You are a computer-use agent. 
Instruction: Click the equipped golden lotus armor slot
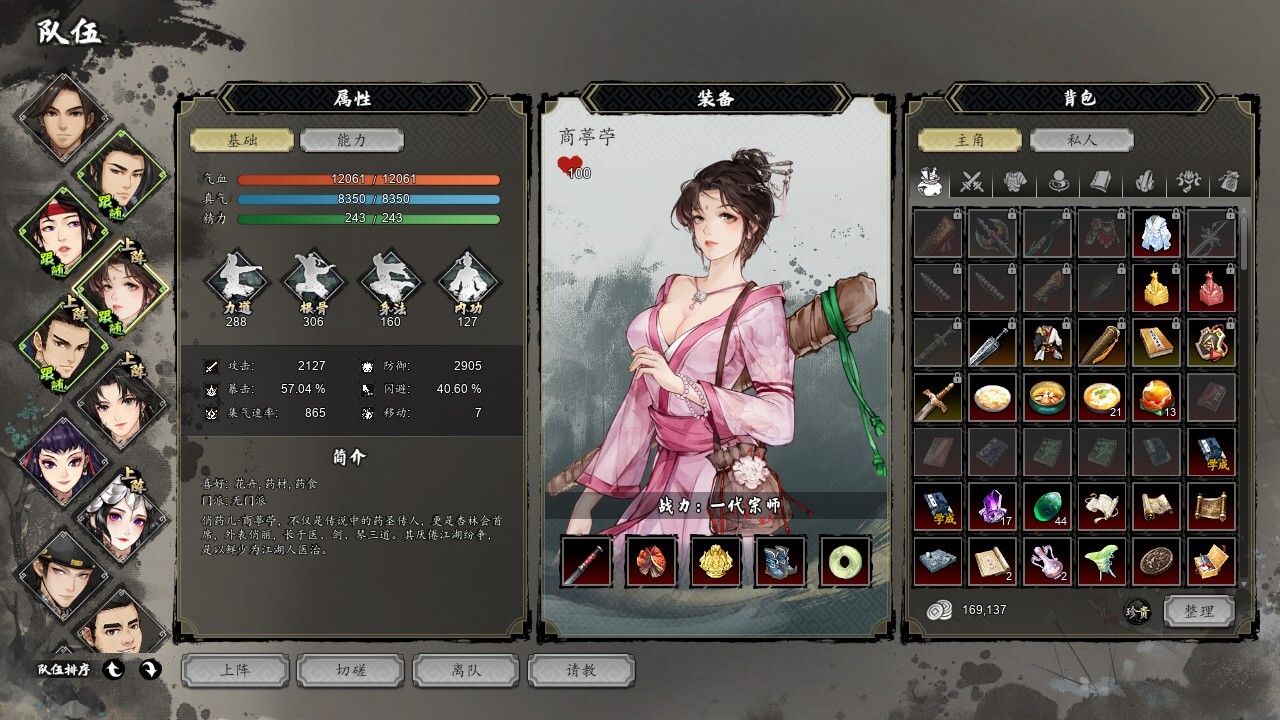716,561
